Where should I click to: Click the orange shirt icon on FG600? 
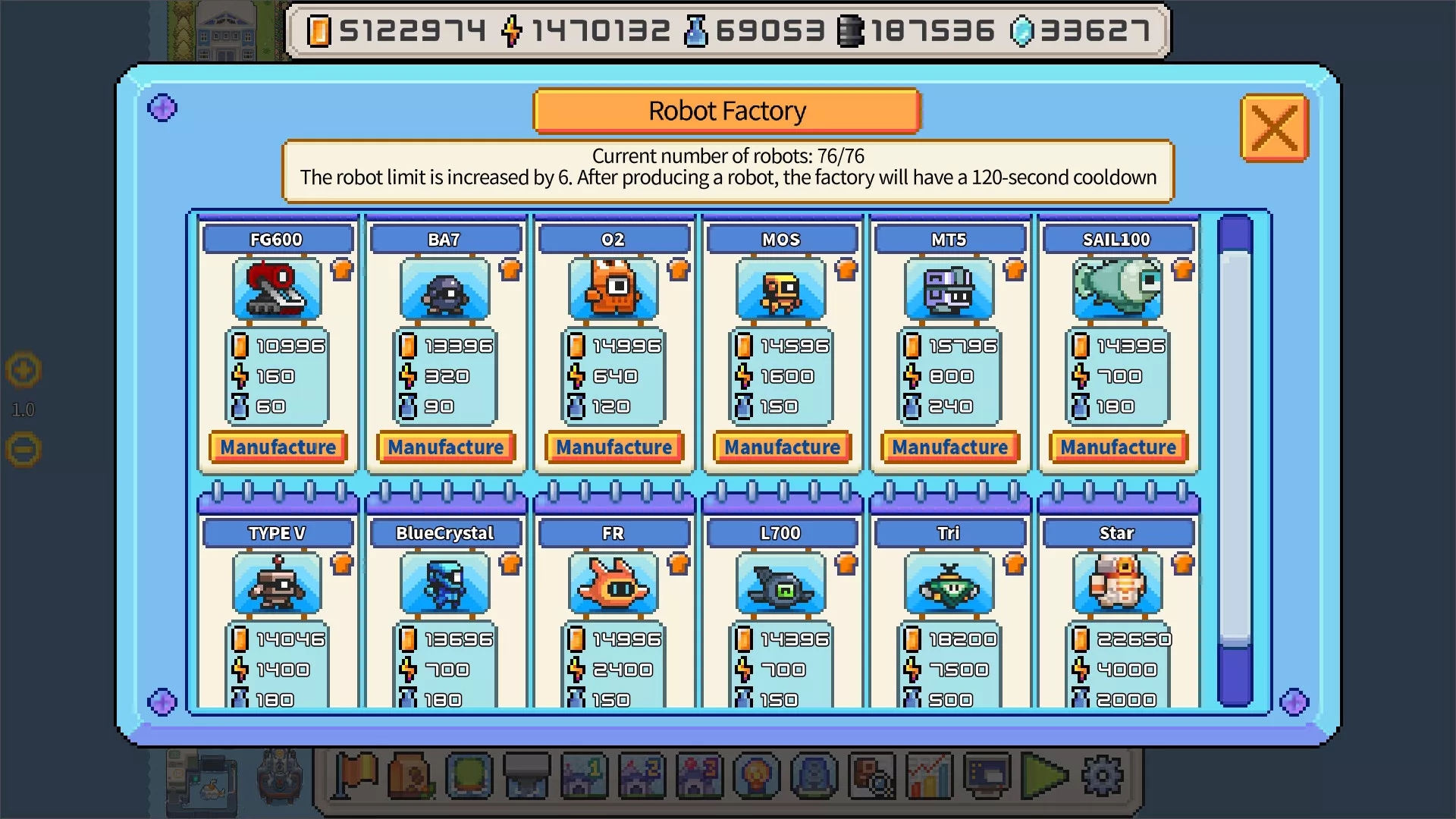click(343, 269)
